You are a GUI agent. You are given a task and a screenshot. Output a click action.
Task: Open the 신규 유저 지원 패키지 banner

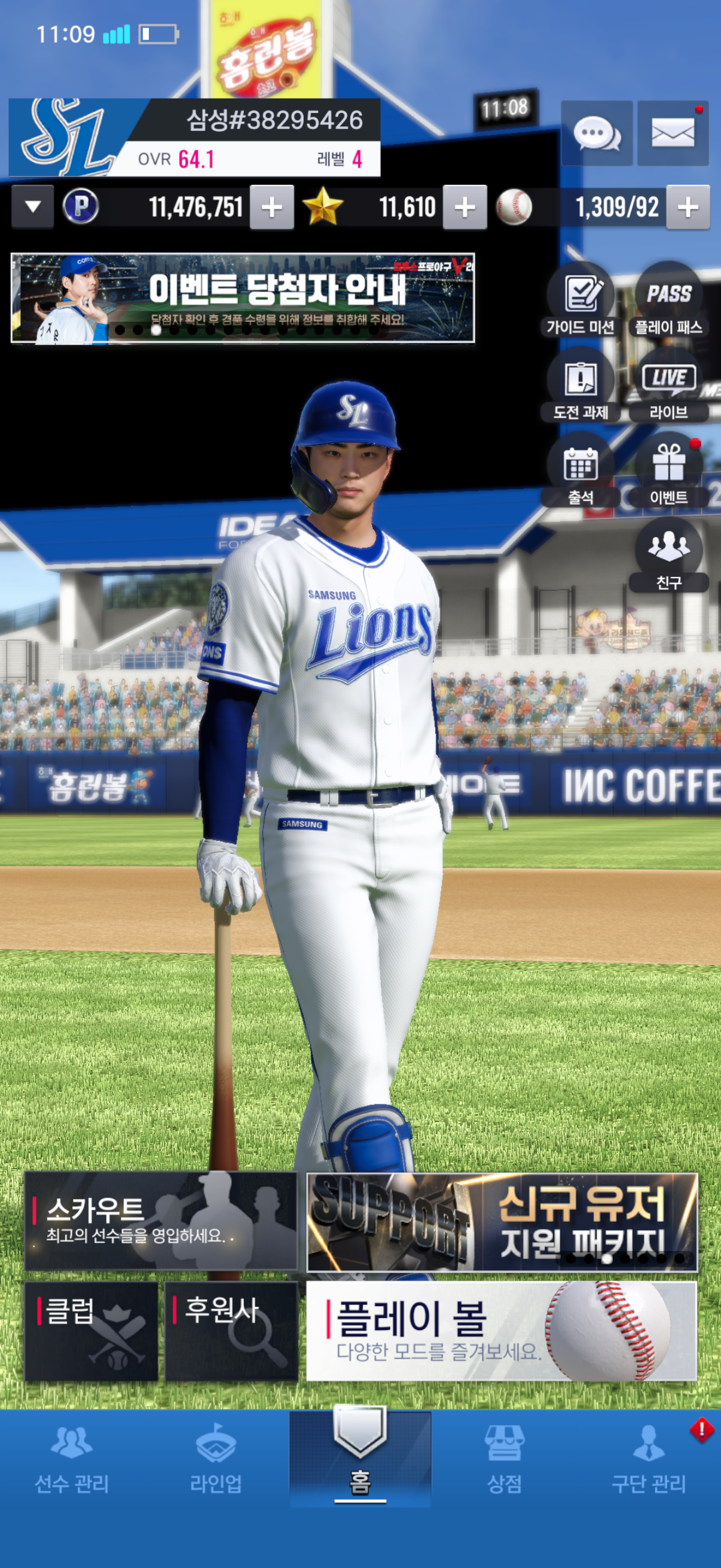502,1222
